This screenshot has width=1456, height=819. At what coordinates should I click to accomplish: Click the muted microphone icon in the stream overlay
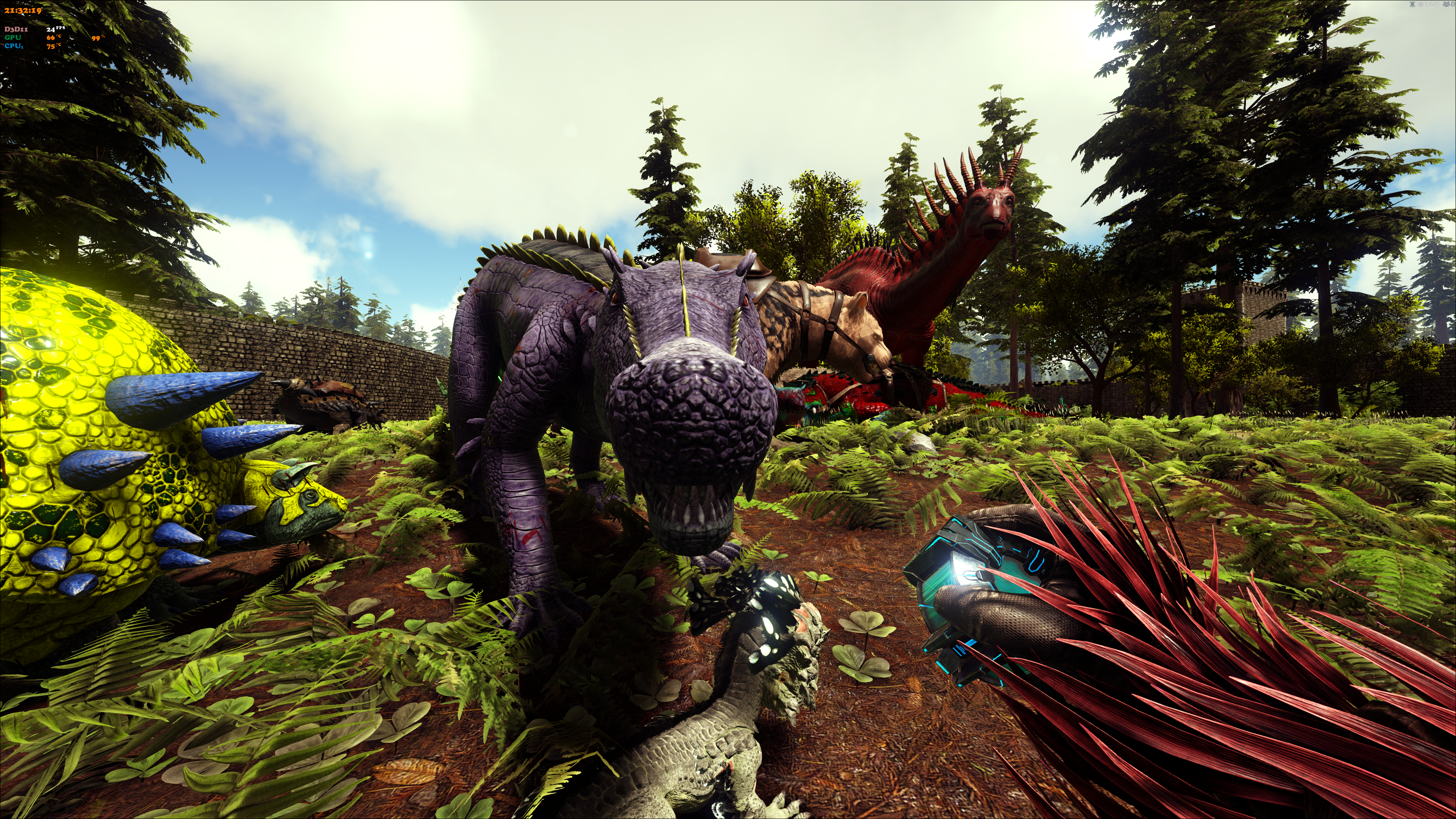point(1412,5)
